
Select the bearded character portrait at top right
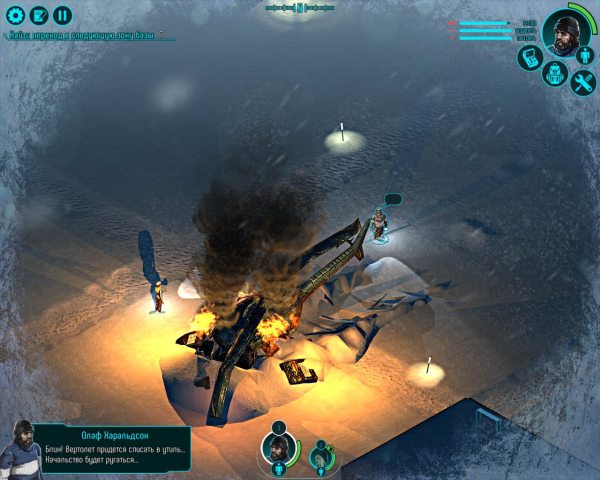coord(568,33)
